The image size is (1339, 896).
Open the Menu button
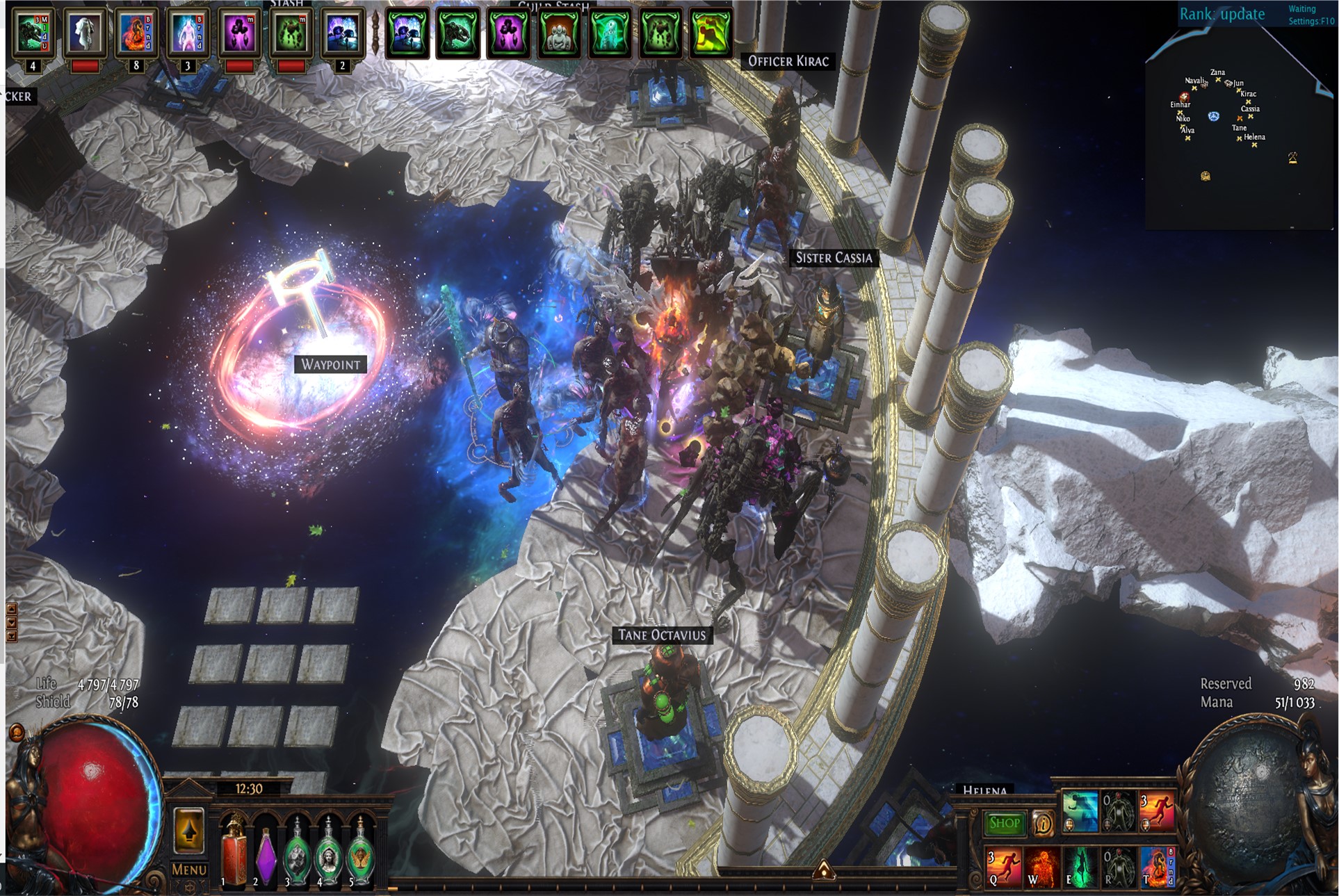click(x=188, y=870)
